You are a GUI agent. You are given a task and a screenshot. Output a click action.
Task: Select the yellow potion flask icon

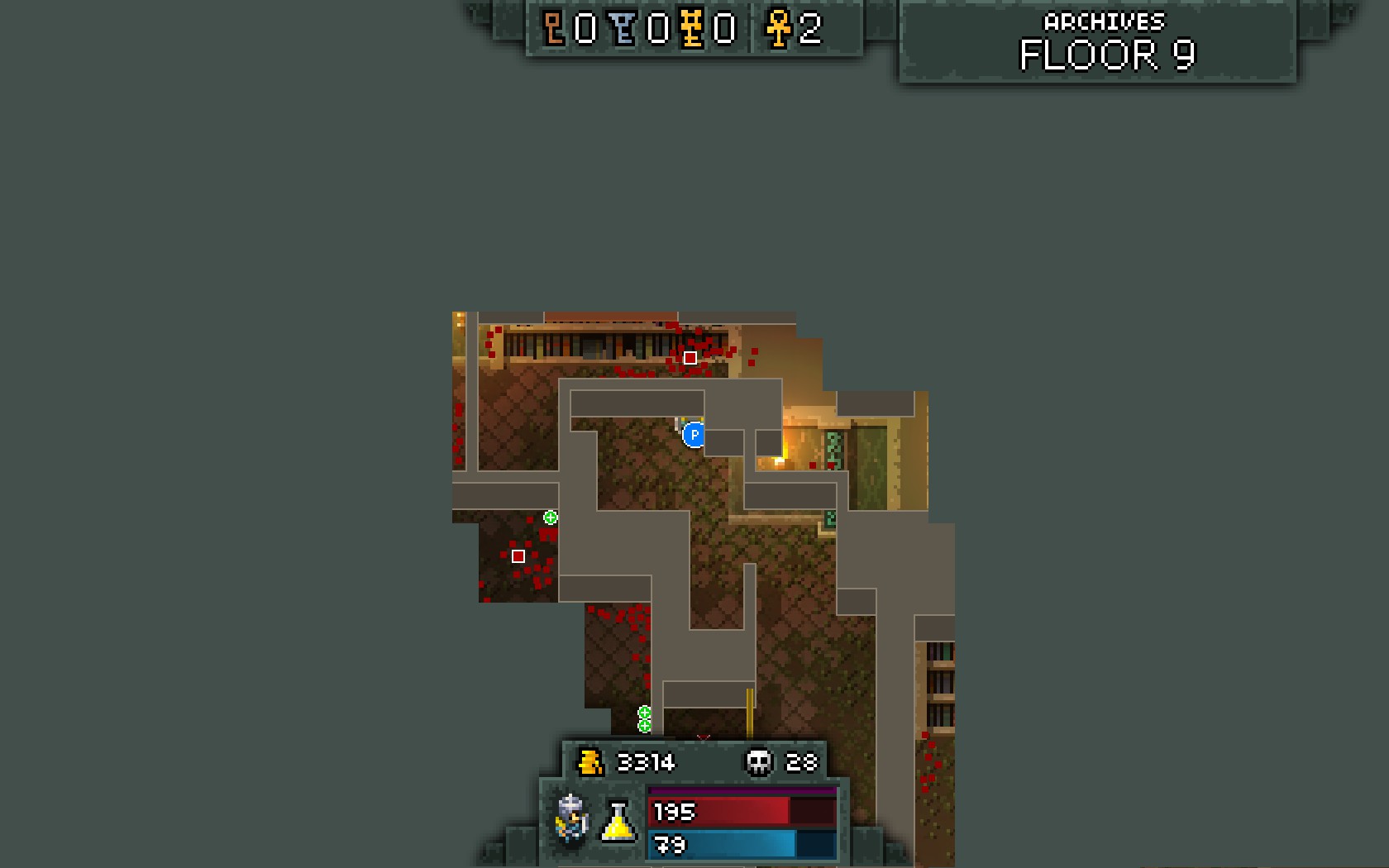pyautogui.click(x=618, y=821)
